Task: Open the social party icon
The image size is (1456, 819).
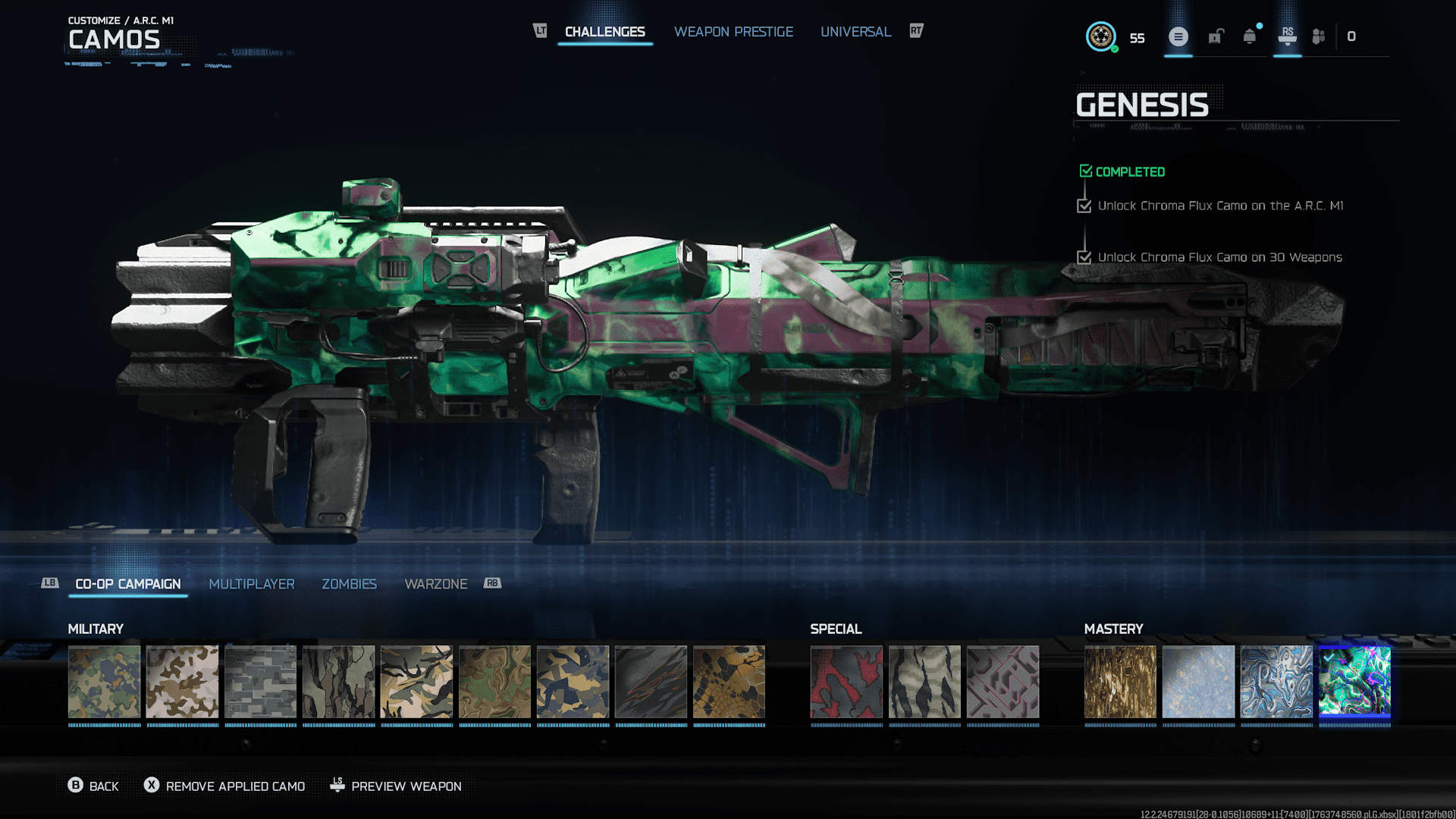Action: 1319,36
